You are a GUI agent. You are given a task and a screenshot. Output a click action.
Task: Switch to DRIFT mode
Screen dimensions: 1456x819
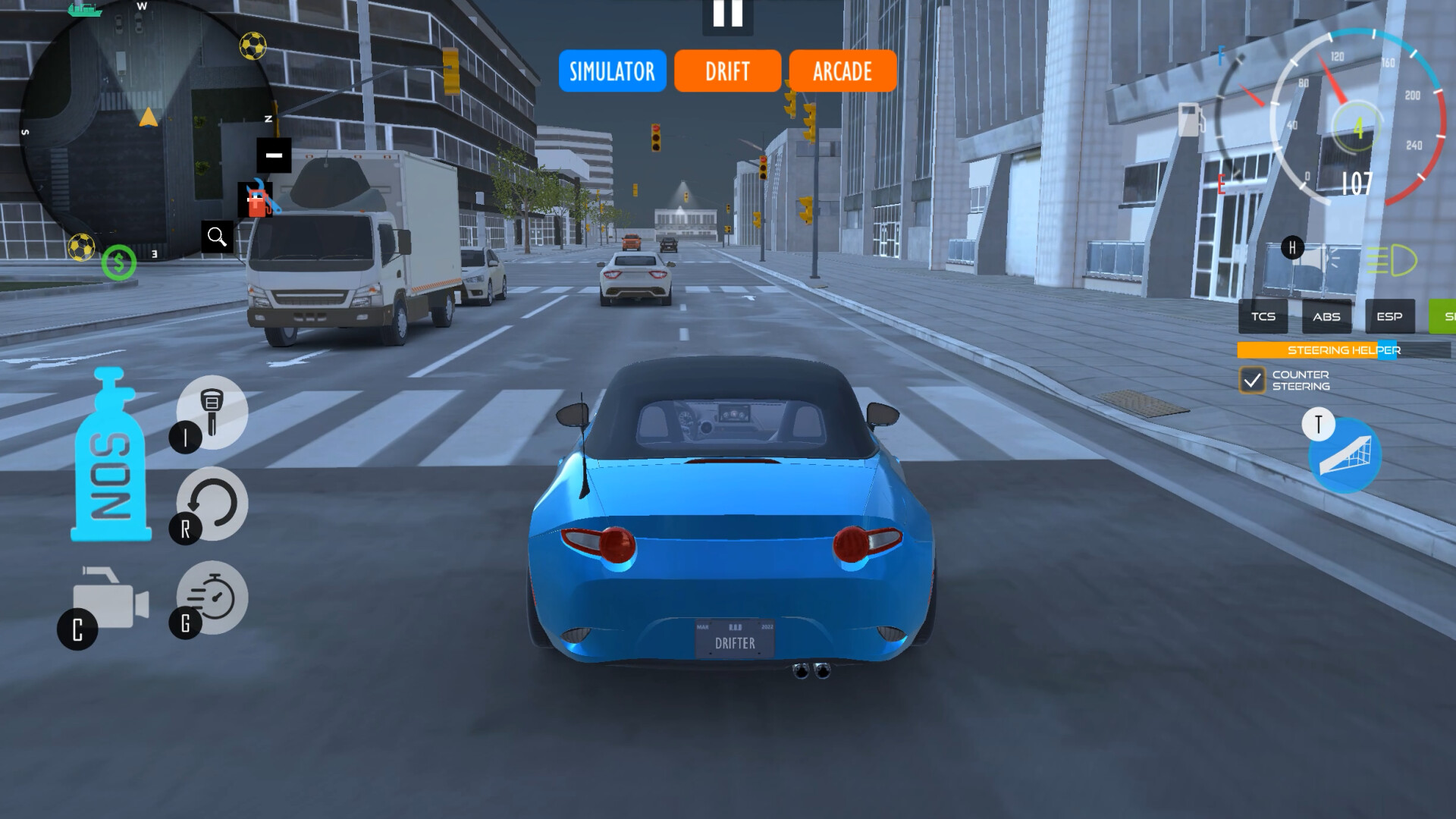point(726,71)
